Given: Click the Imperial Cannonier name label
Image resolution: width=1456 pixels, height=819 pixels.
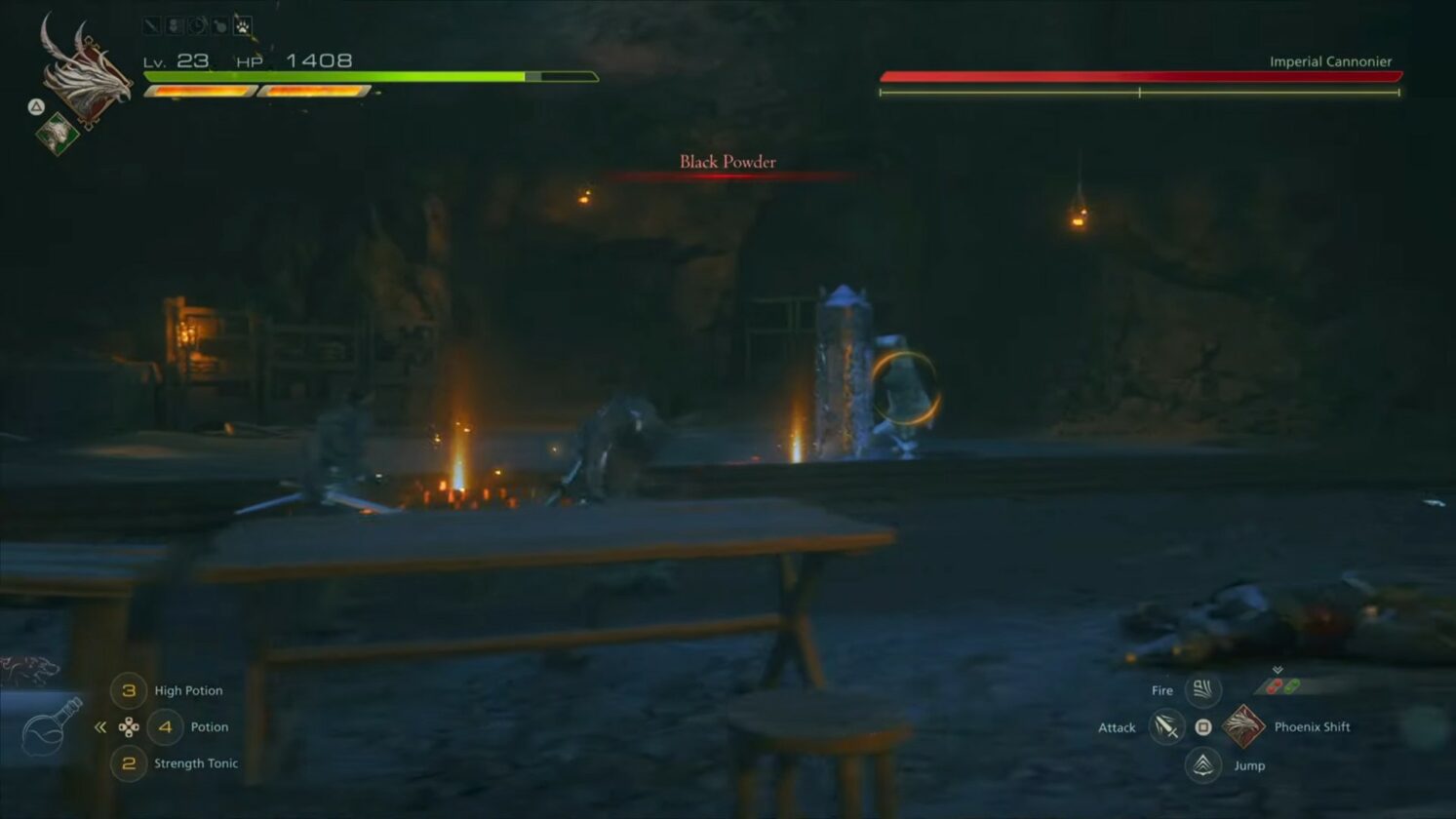Looking at the screenshot, I should point(1332,60).
